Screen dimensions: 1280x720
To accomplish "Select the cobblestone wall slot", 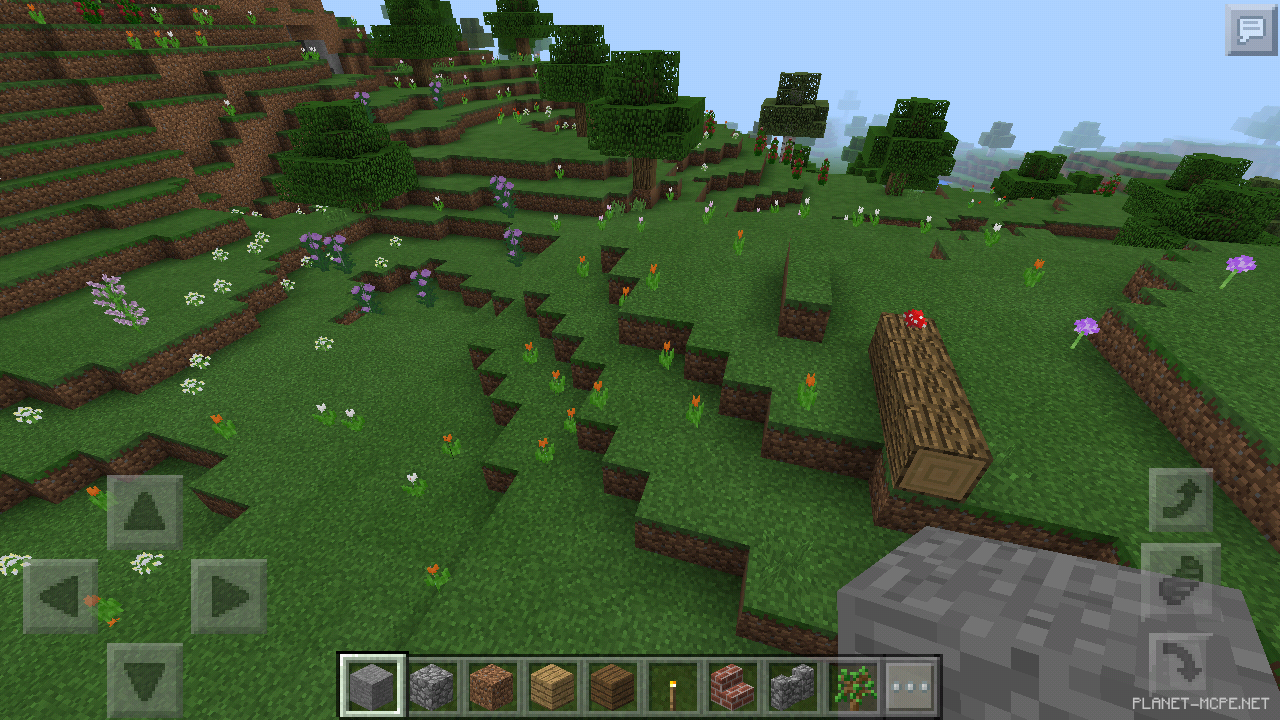I will [792, 686].
